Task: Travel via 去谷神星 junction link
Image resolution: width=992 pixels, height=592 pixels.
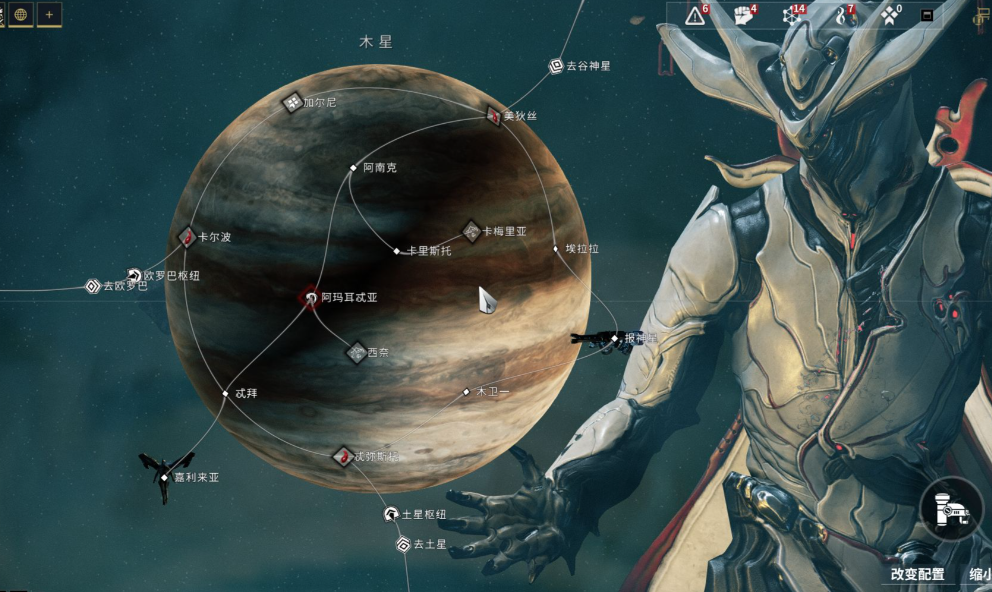Action: (556, 67)
